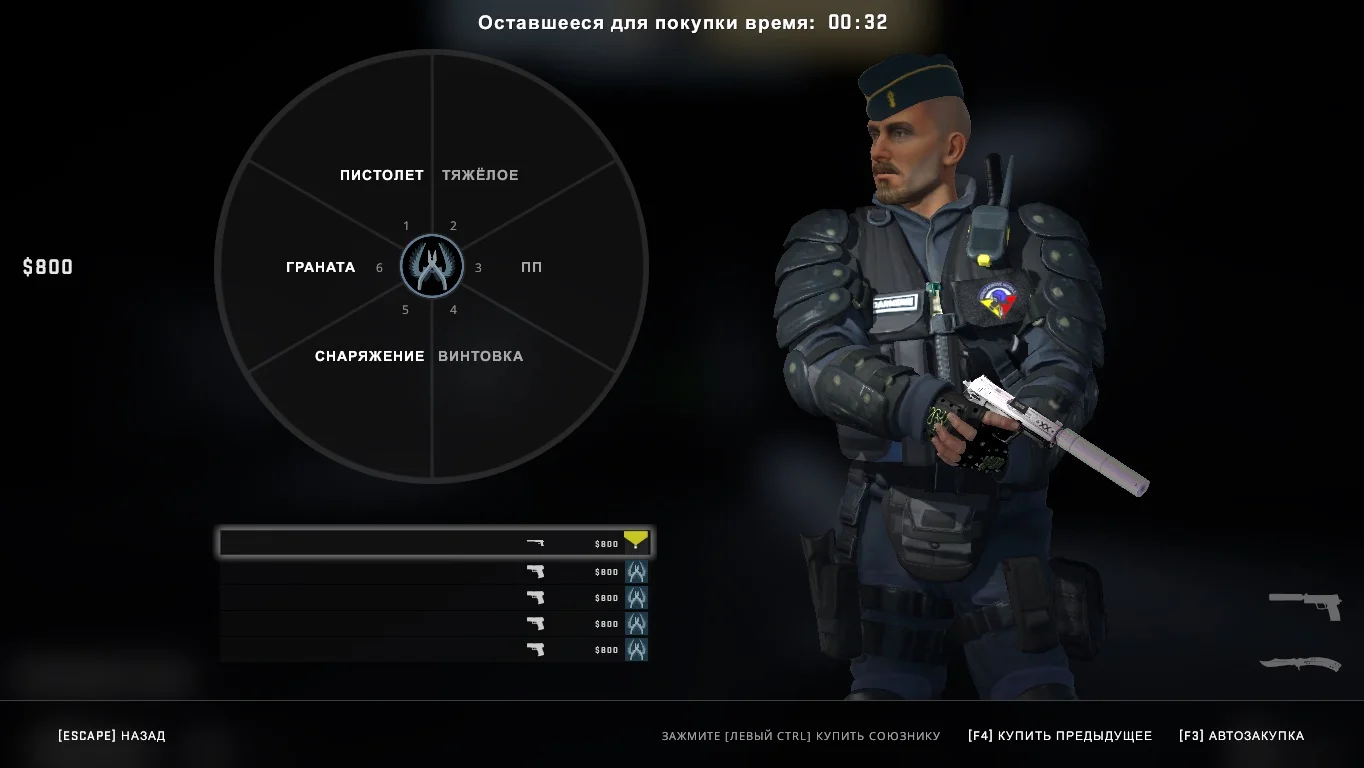Choose the ПП submachine gun category
Screen dimensions: 1364x768
(x=531, y=267)
